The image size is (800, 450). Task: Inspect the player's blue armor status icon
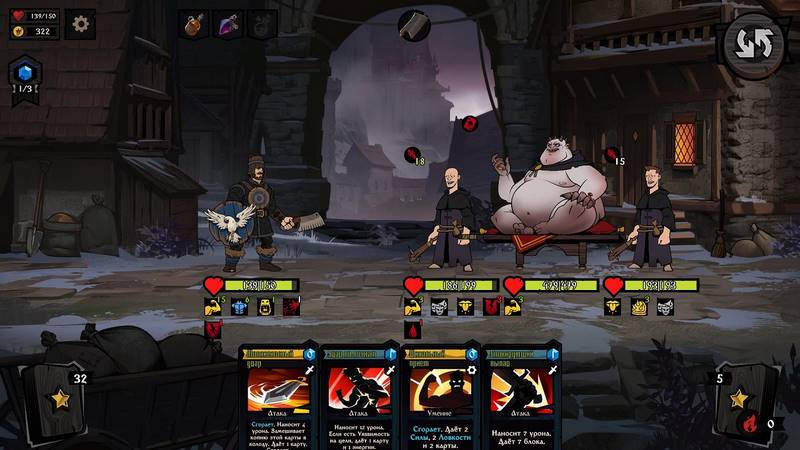tap(240, 307)
